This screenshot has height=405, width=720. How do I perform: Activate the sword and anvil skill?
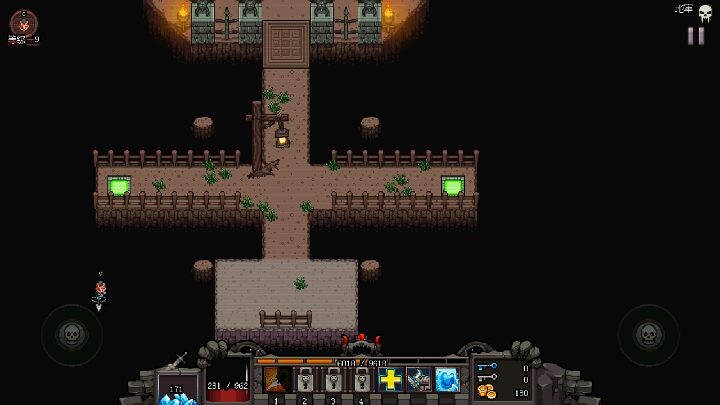418,380
